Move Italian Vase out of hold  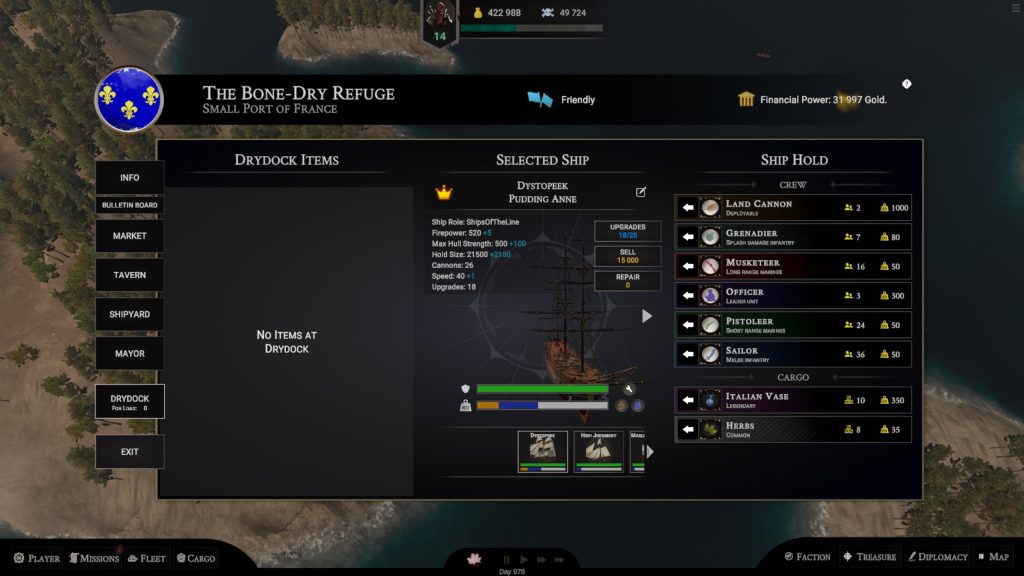(x=688, y=400)
